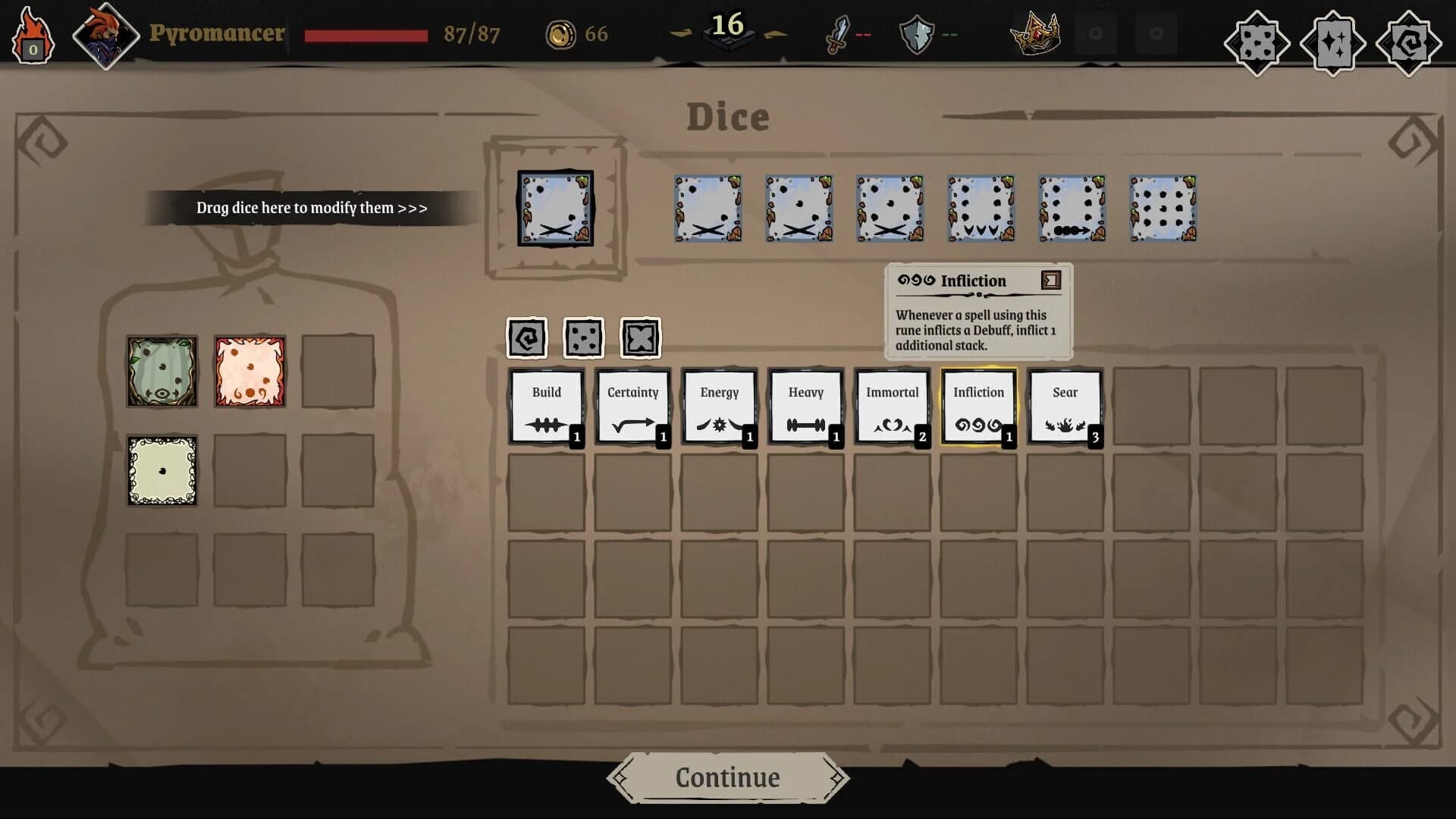
Task: Click the Pyromancer portrait
Action: point(106,34)
